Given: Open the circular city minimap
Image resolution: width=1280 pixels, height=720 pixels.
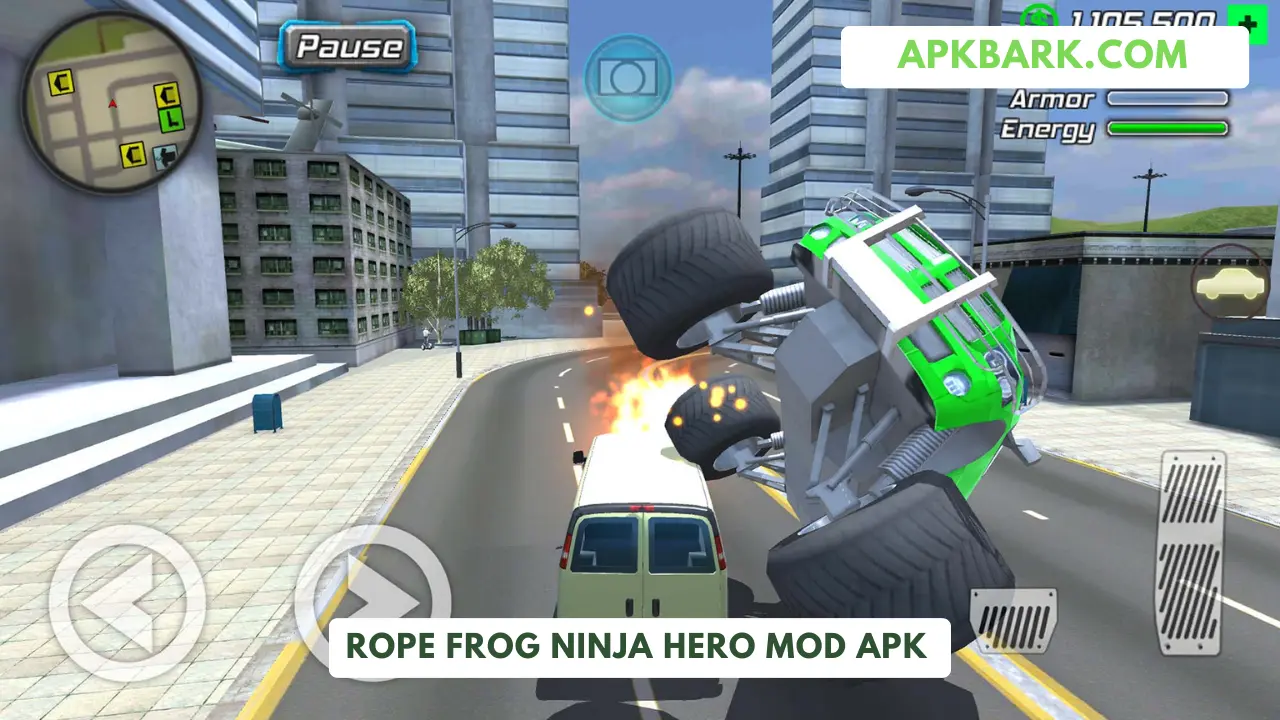Looking at the screenshot, I should [112, 102].
